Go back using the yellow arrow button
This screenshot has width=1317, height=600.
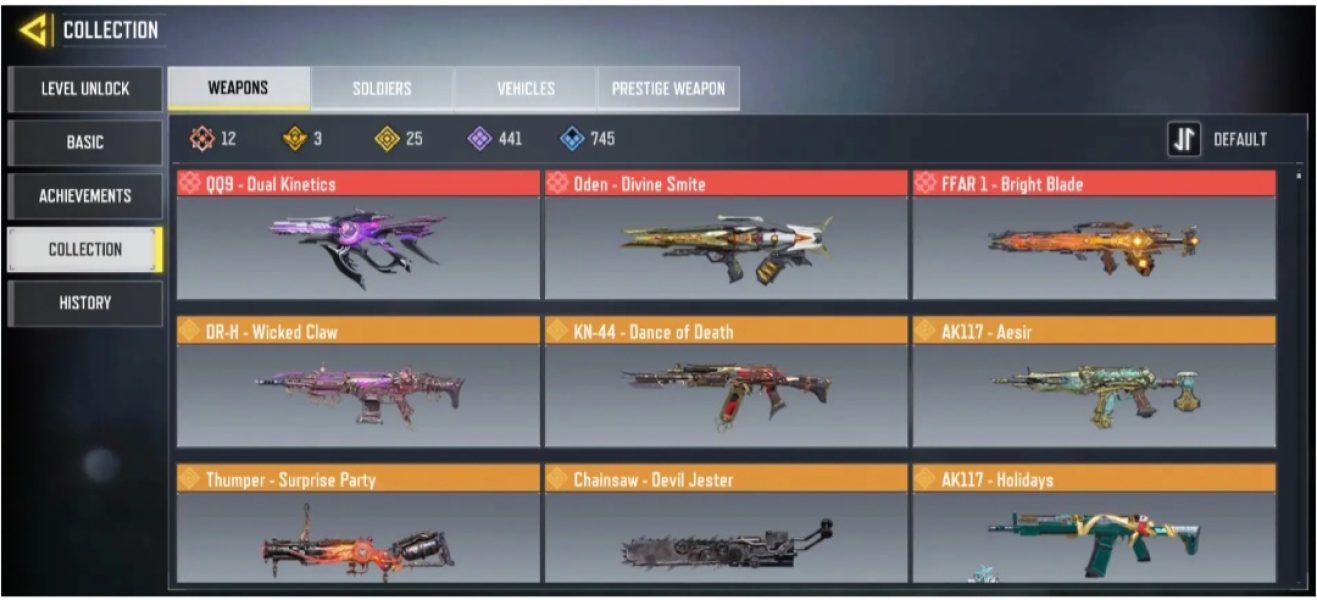(33, 31)
